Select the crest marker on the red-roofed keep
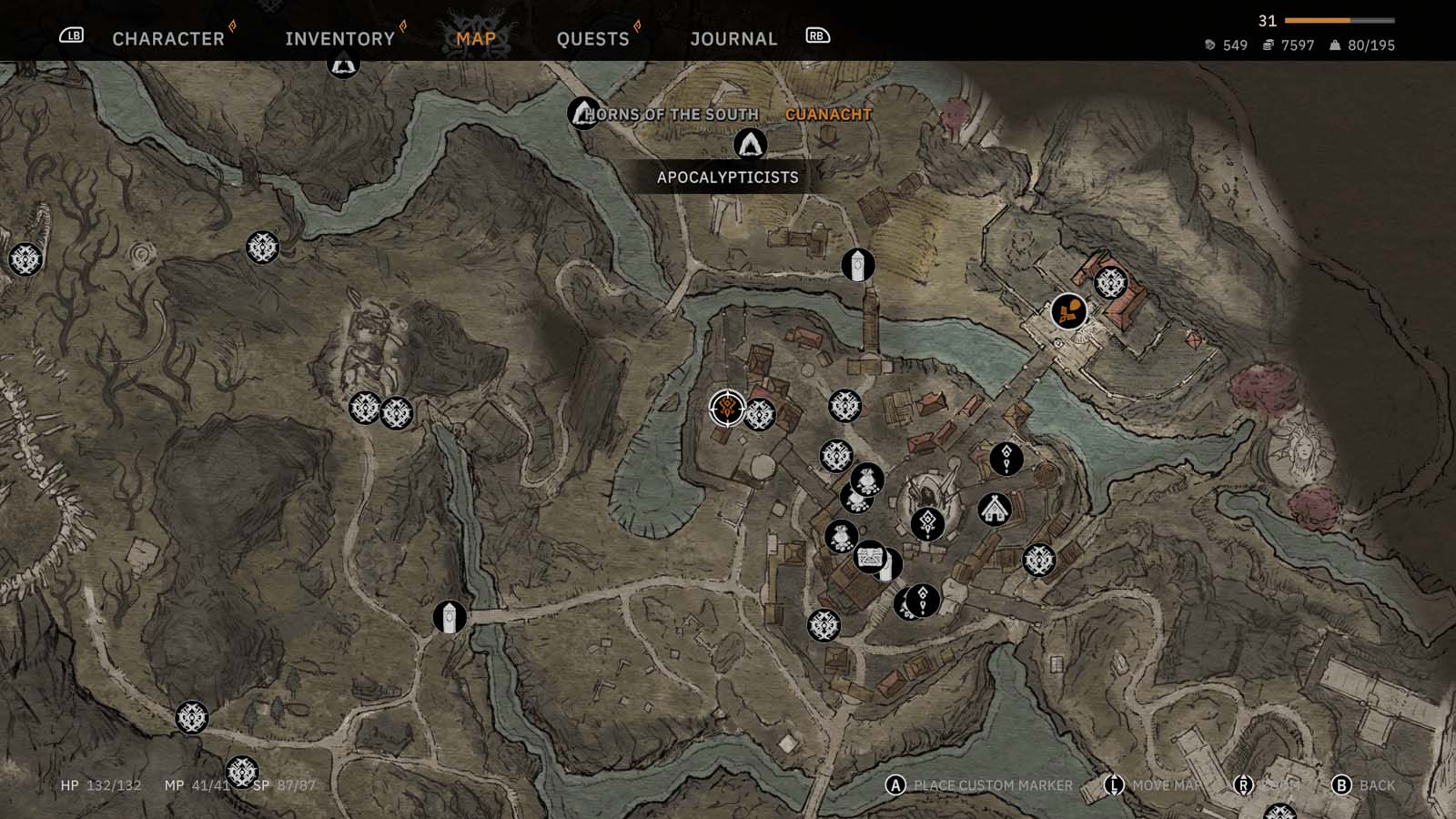 [x=1110, y=282]
